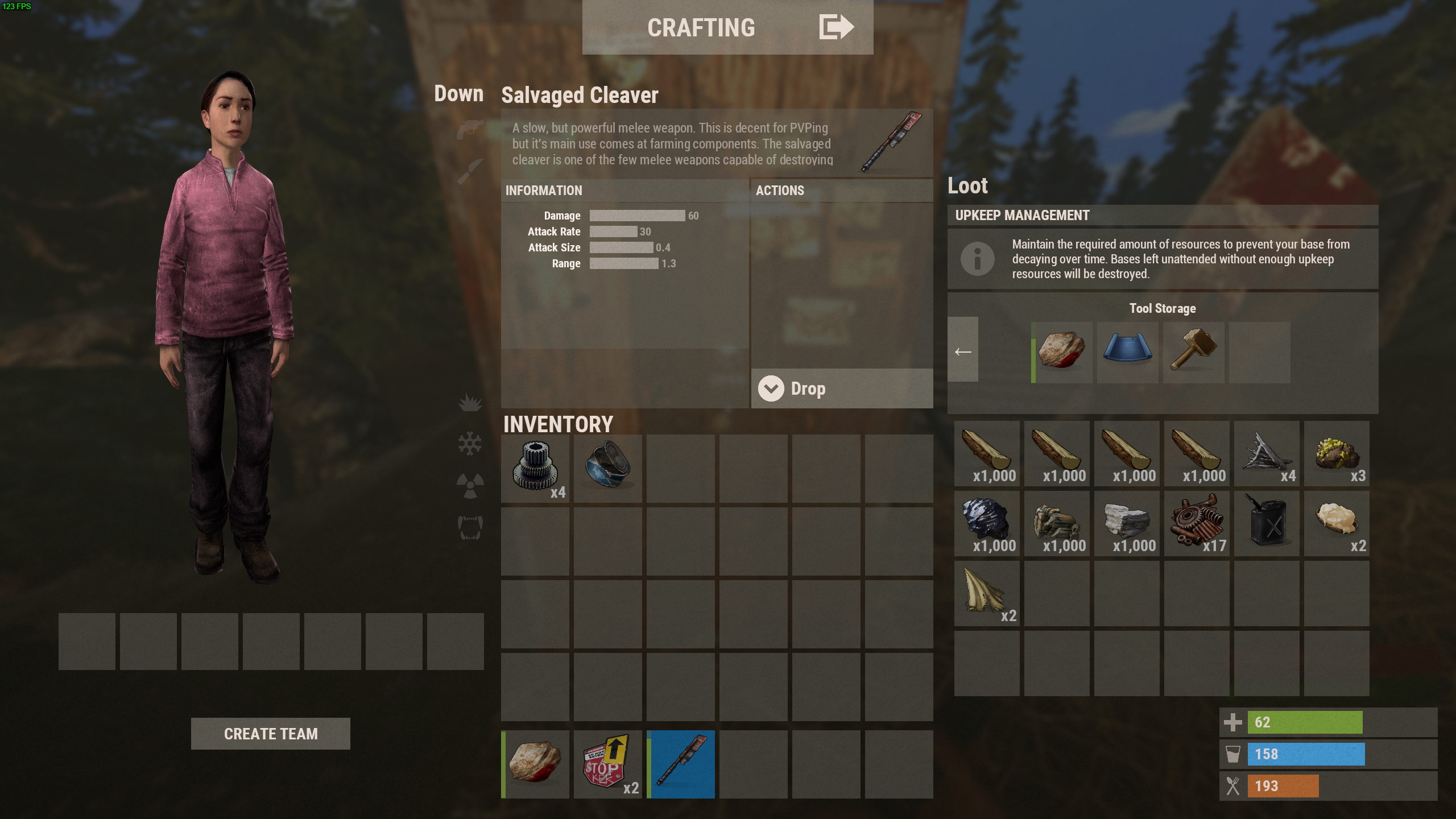
Task: Create a team
Action: click(x=270, y=734)
